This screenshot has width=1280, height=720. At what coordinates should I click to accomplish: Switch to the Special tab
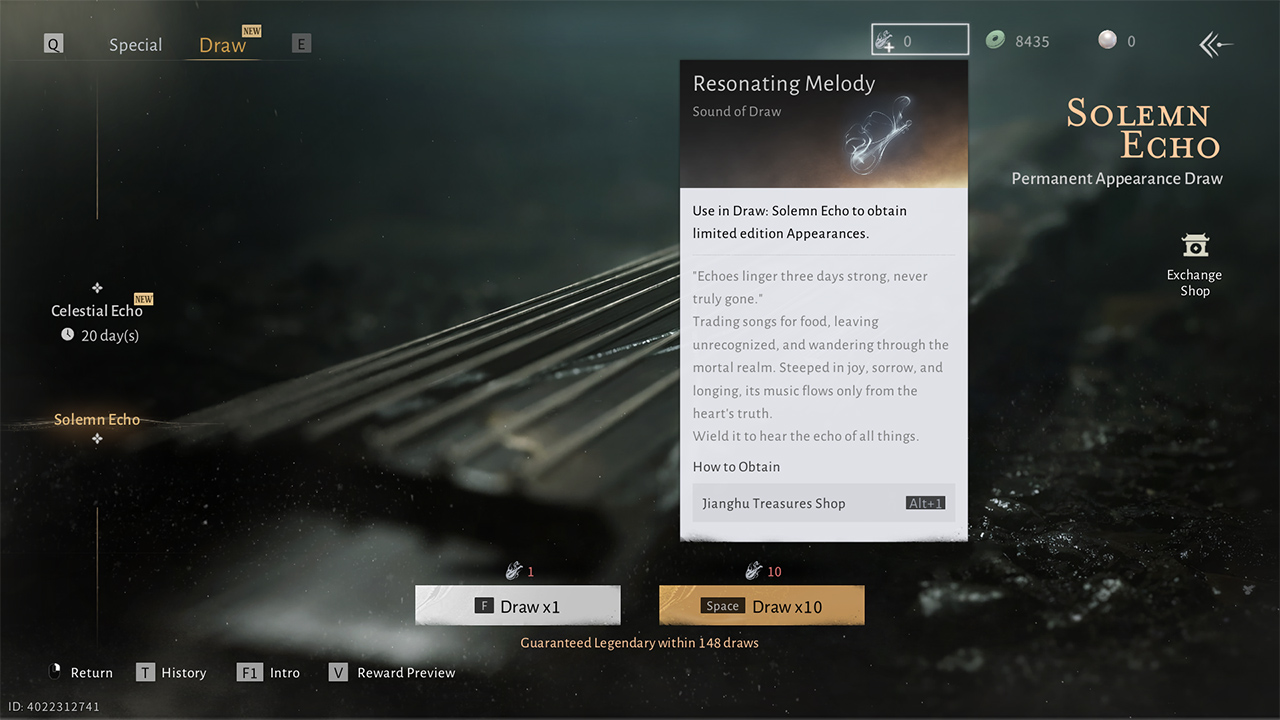click(x=135, y=44)
